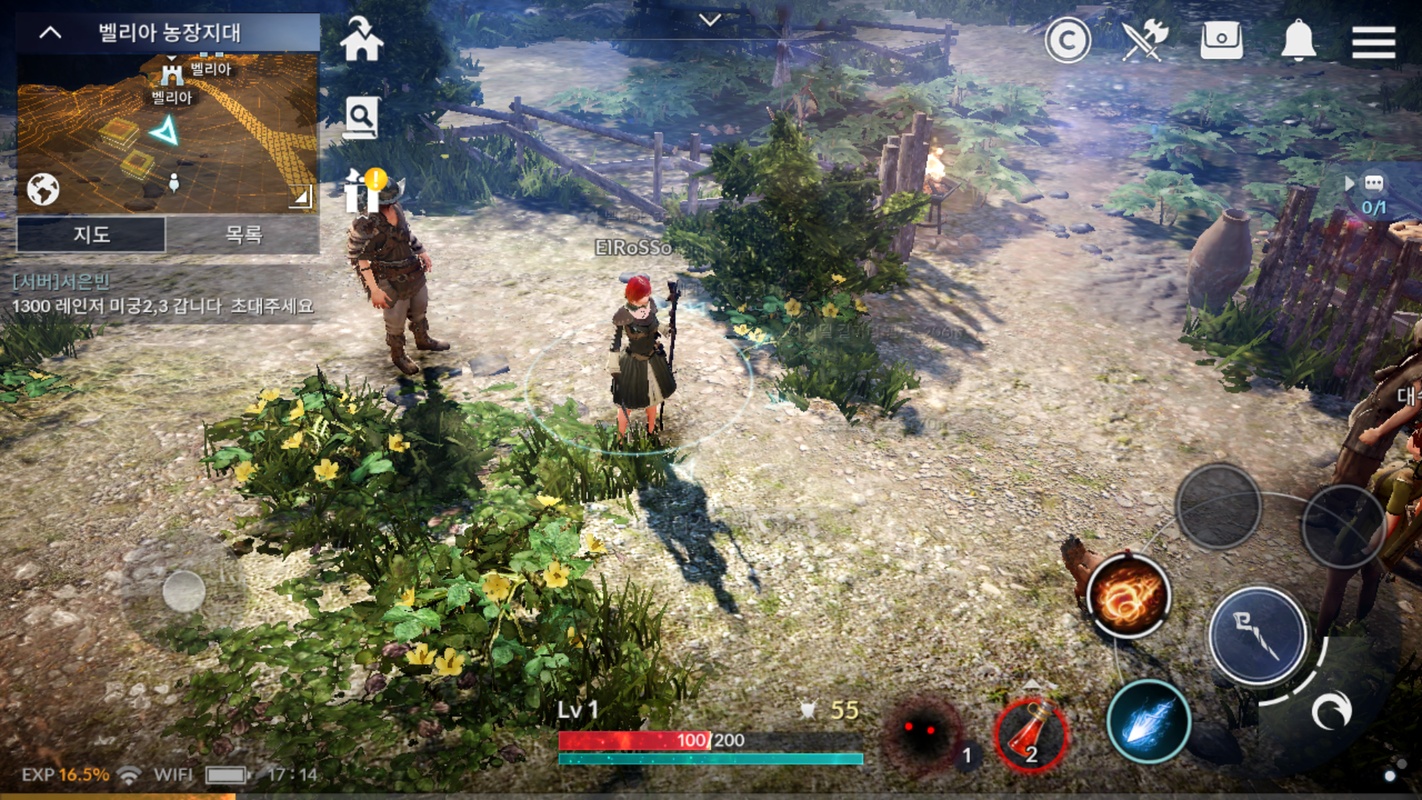Activate the blue ice crystal skill
This screenshot has height=800, width=1422.
[x=1148, y=722]
